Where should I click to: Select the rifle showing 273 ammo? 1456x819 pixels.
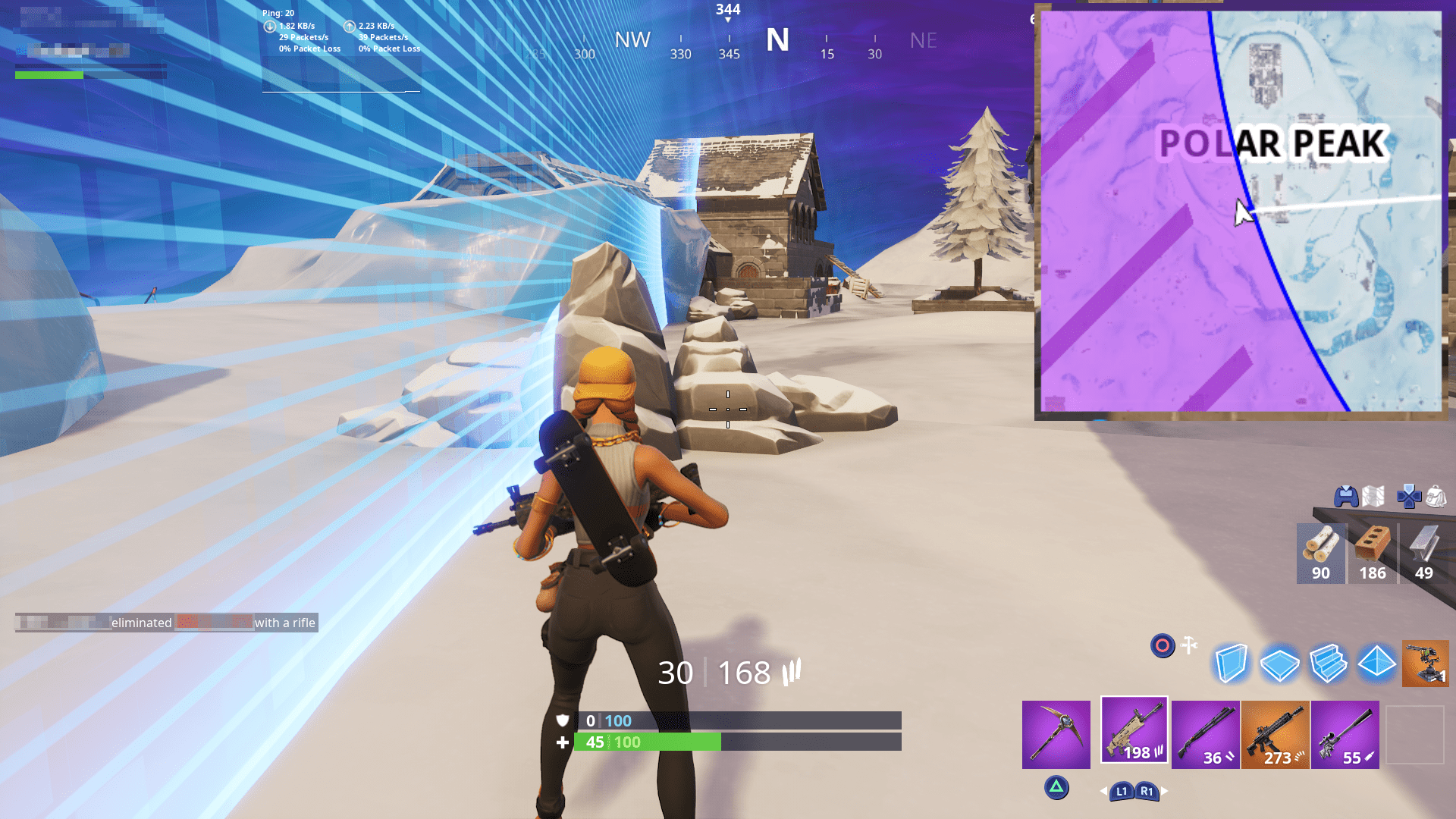coord(1276,733)
